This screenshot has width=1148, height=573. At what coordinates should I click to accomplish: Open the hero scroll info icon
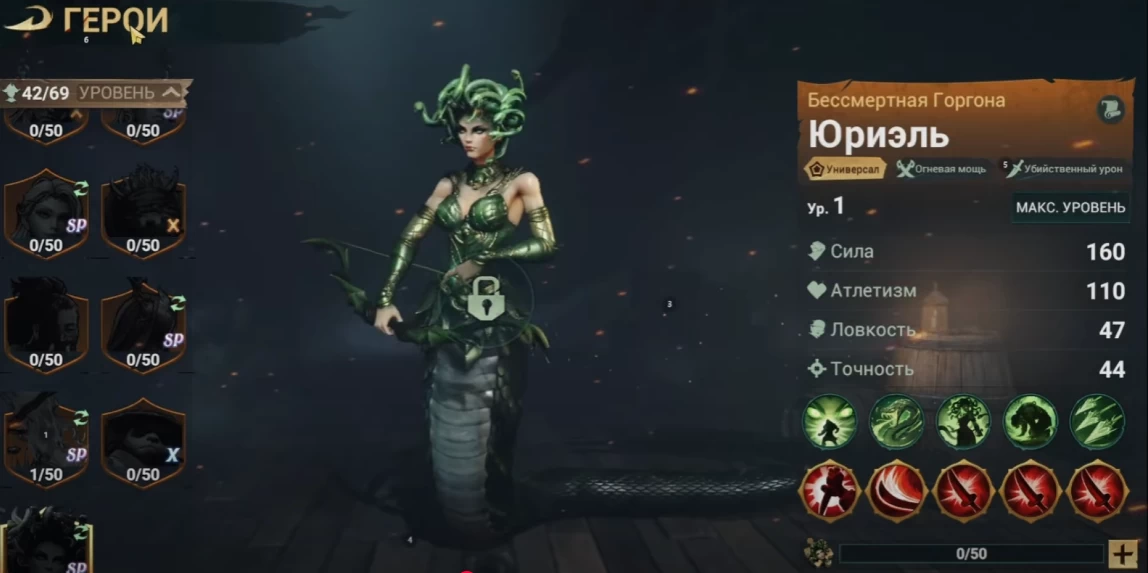(1110, 110)
